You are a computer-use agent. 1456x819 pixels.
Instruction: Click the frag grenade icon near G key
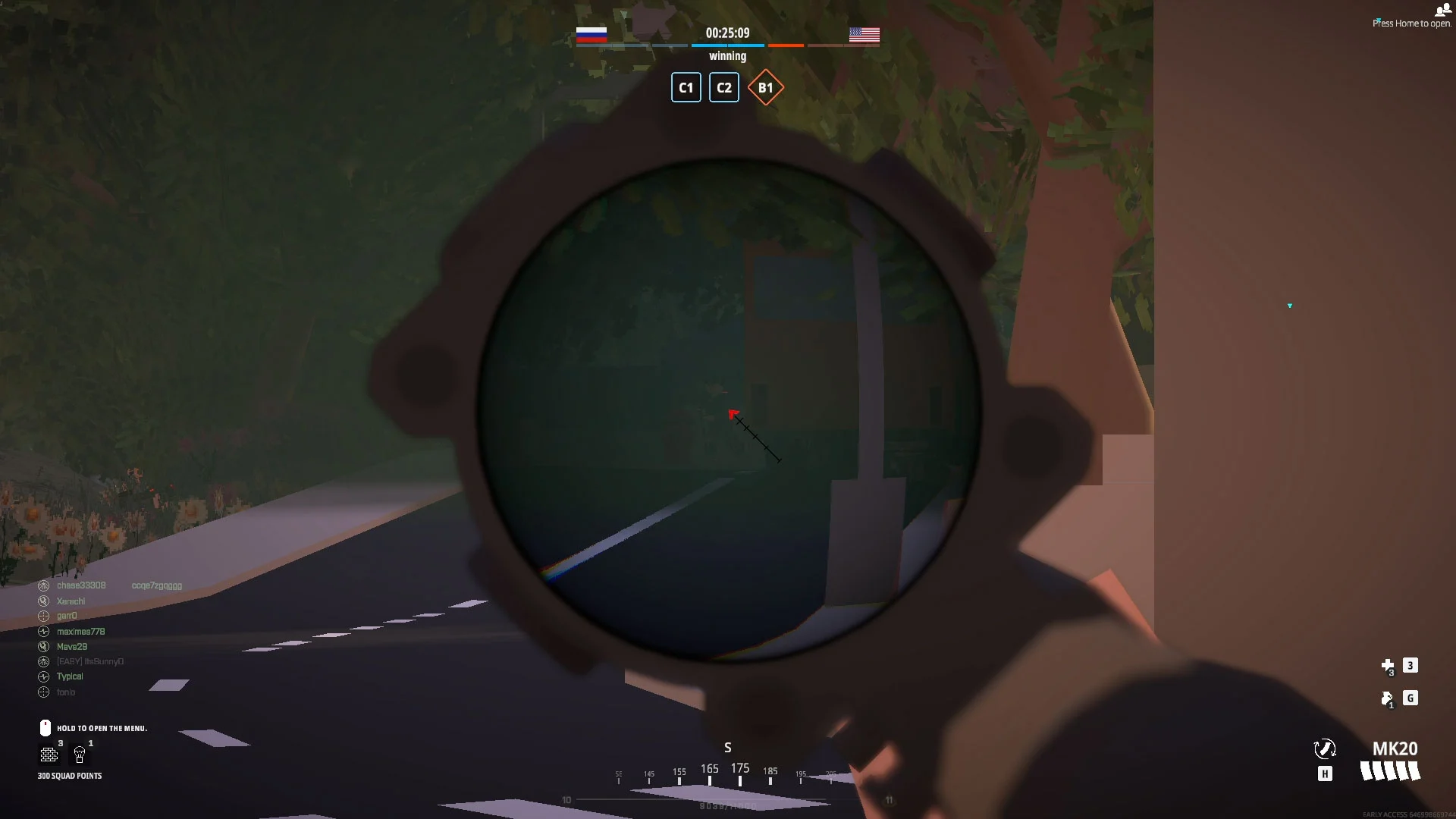(x=1388, y=699)
